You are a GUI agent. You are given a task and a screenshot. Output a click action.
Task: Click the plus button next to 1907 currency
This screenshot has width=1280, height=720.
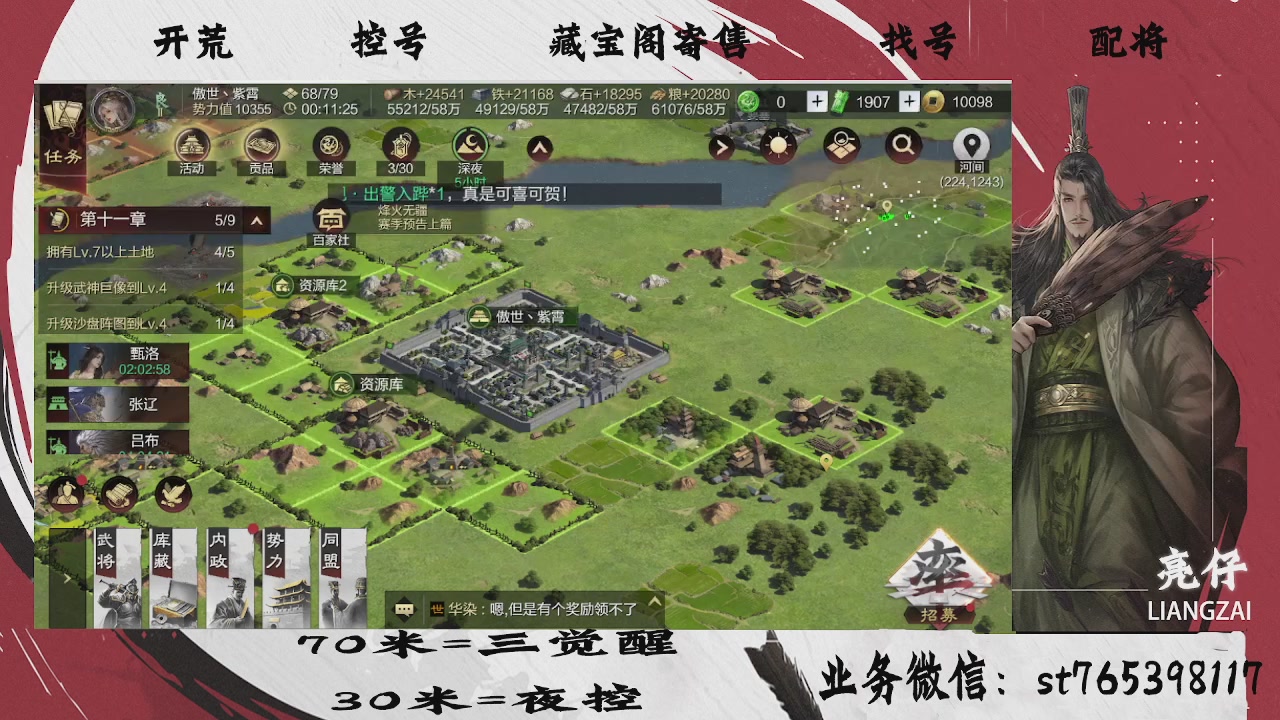(908, 102)
